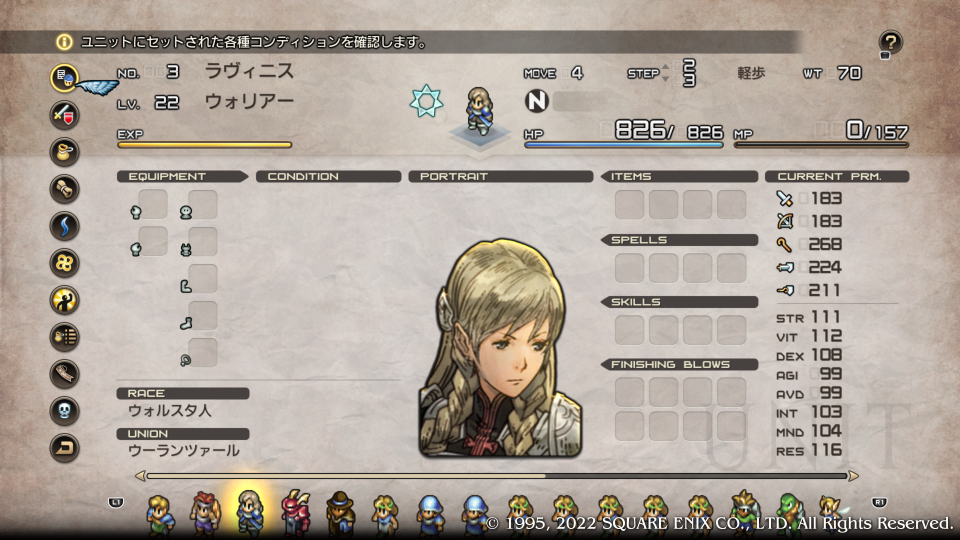The image size is (960, 540).
Task: Select the first unit in roster strip
Action: point(158,511)
